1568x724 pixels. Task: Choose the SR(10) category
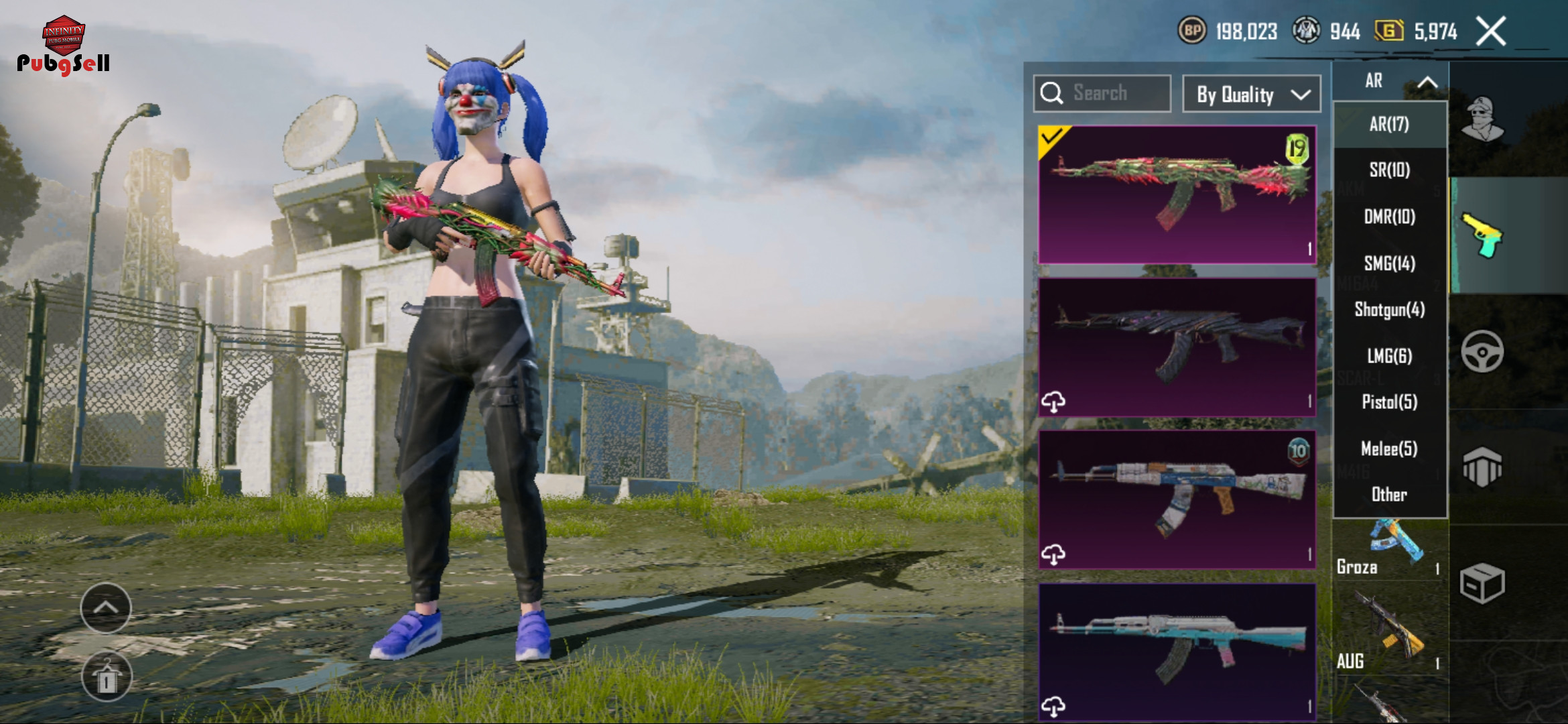[x=1389, y=170]
